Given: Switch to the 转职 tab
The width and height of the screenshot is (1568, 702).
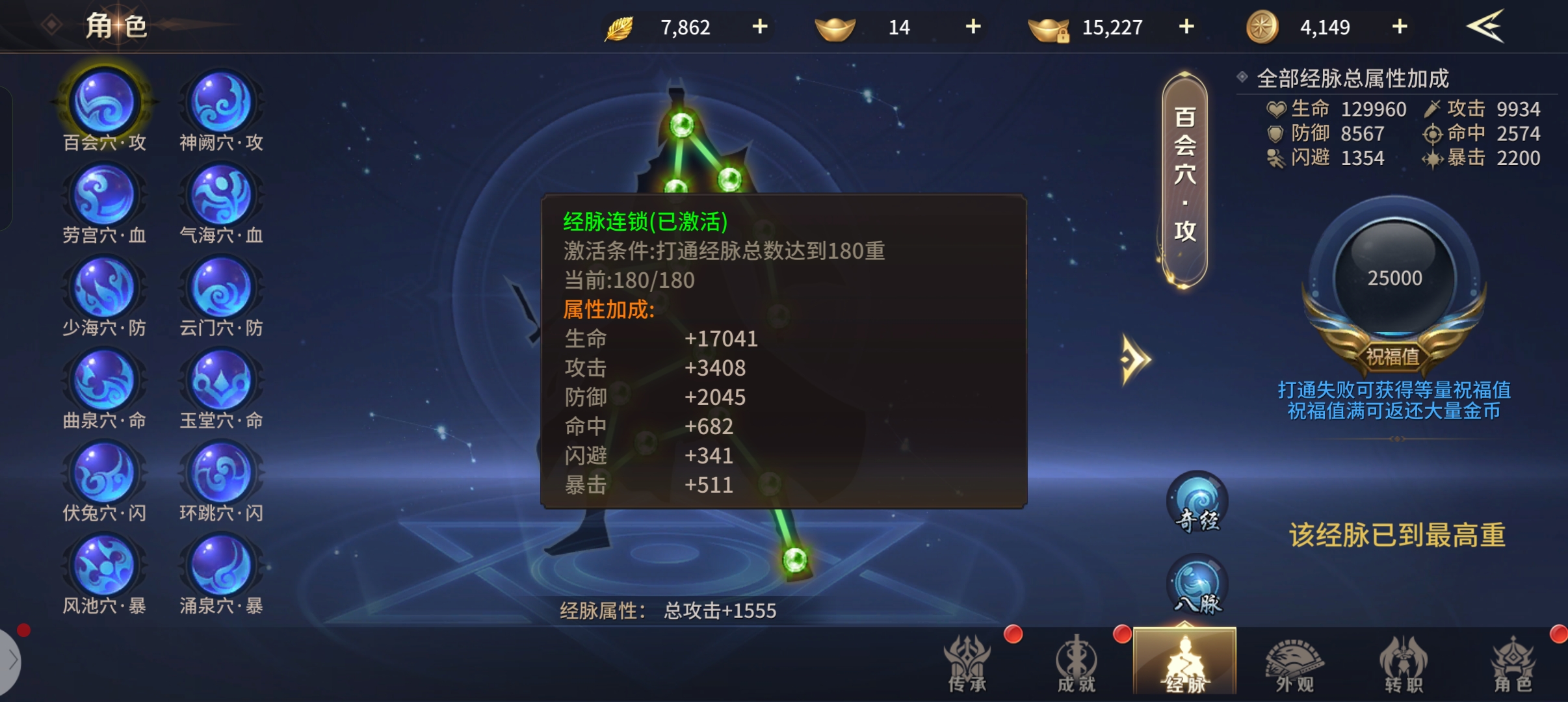Looking at the screenshot, I should [1404, 664].
